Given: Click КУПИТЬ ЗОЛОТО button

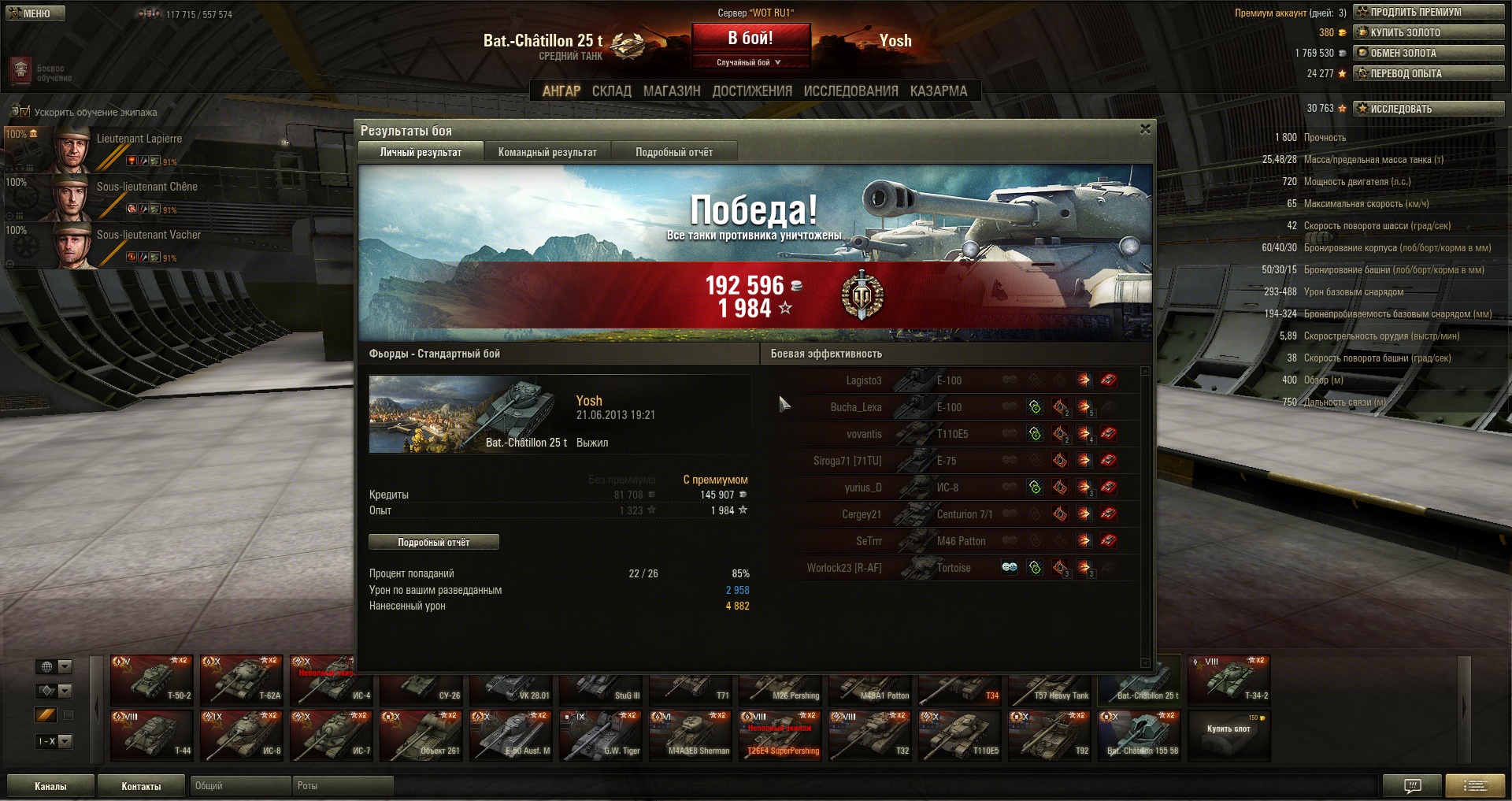Looking at the screenshot, I should pos(1428,32).
